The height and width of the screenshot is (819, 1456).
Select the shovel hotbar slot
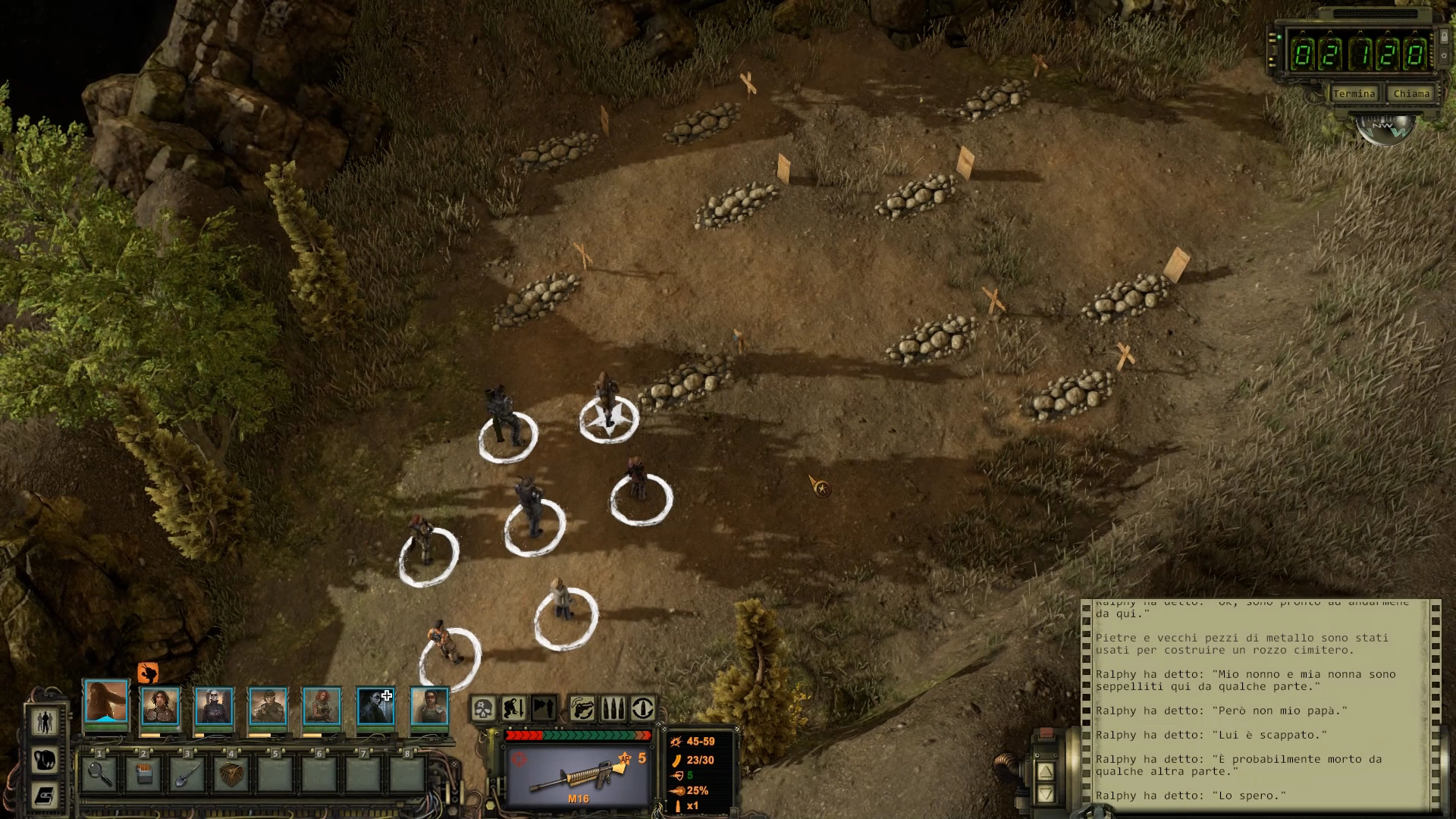187,773
